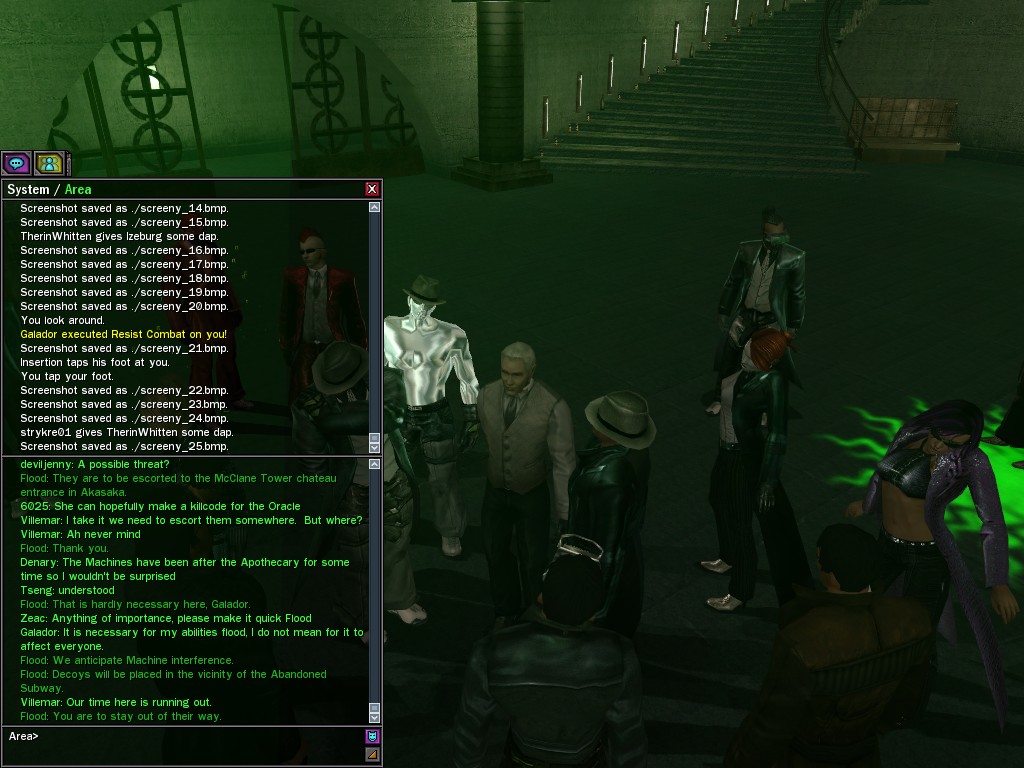
Task: Click the Area chat pane's down arrow
Action: point(375,717)
